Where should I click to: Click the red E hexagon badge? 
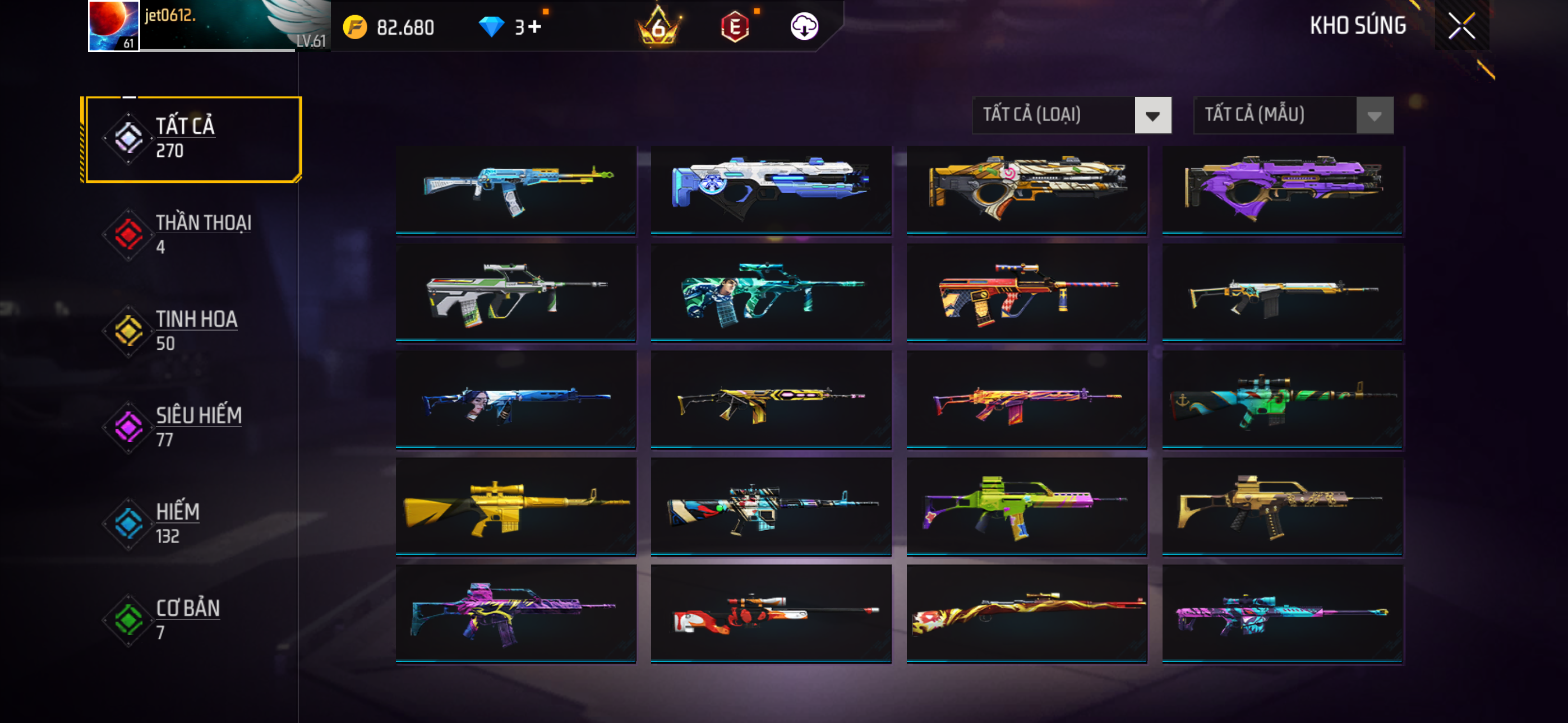pos(735,27)
